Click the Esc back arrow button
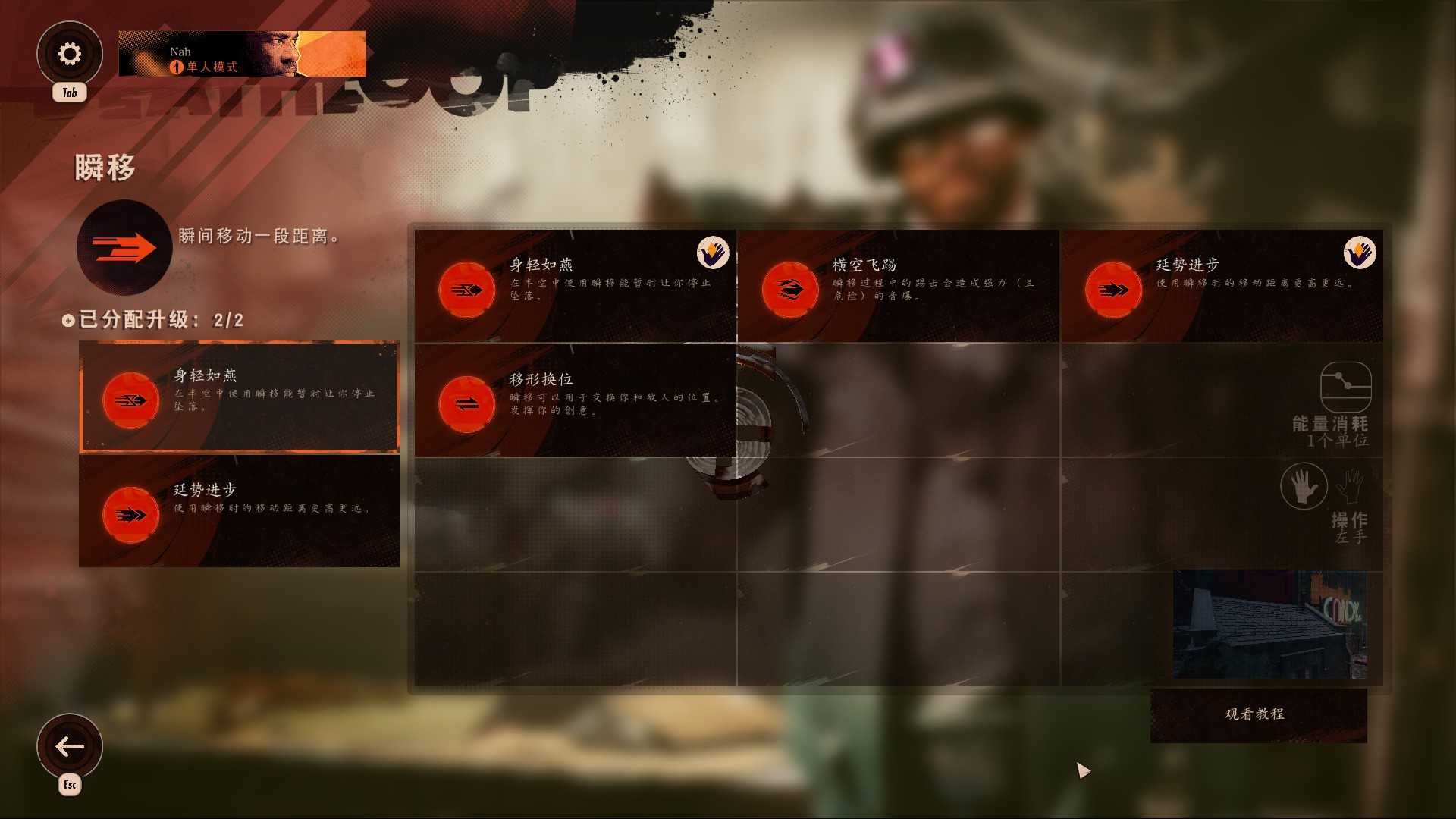The height and width of the screenshot is (819, 1456). tap(70, 746)
